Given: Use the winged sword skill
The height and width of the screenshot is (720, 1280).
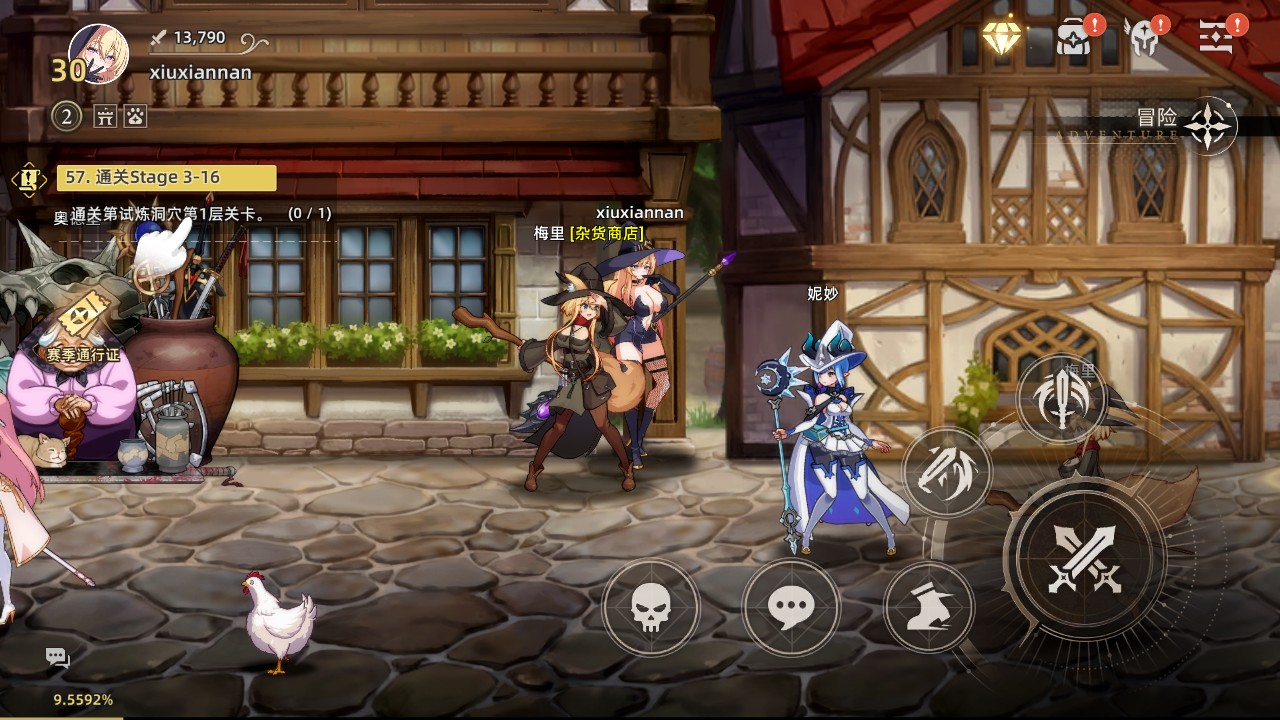Looking at the screenshot, I should tap(1061, 399).
